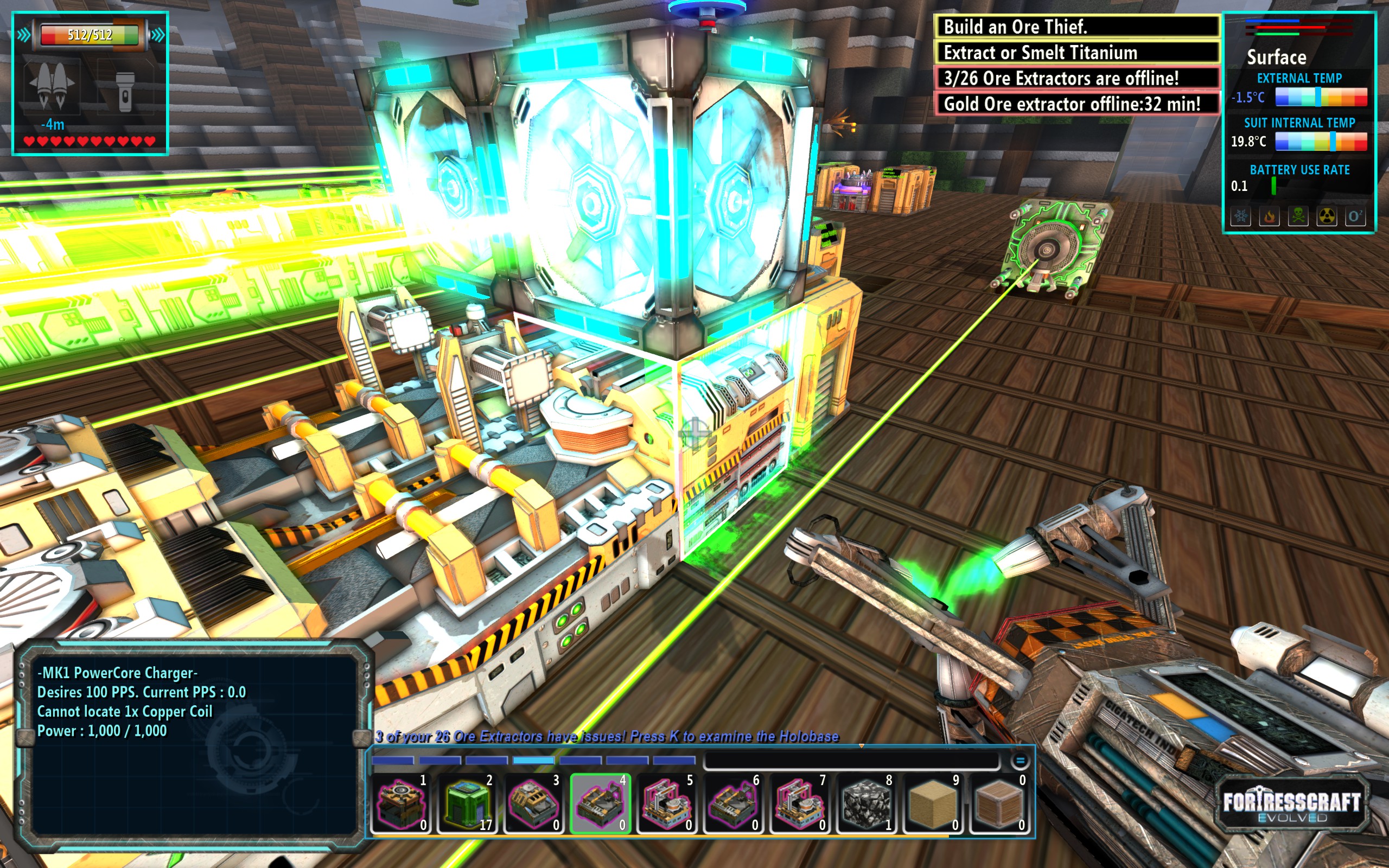Click the skull toxic hazard icon
1389x868 pixels.
pyautogui.click(x=1298, y=216)
